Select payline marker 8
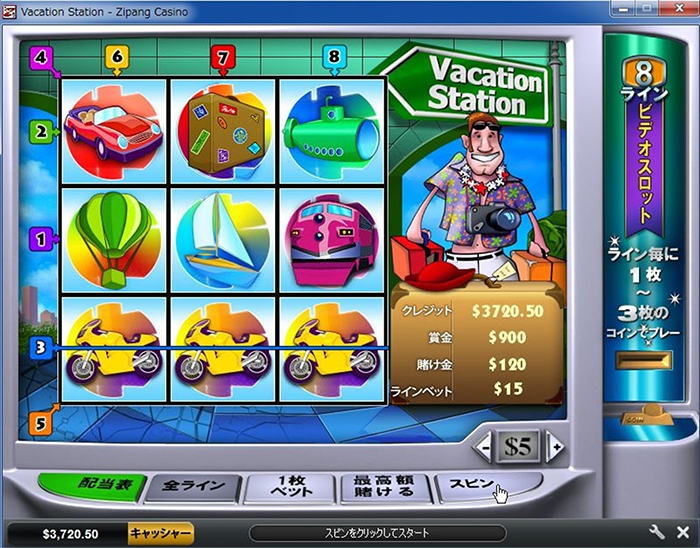This screenshot has width=700, height=548. point(334,57)
